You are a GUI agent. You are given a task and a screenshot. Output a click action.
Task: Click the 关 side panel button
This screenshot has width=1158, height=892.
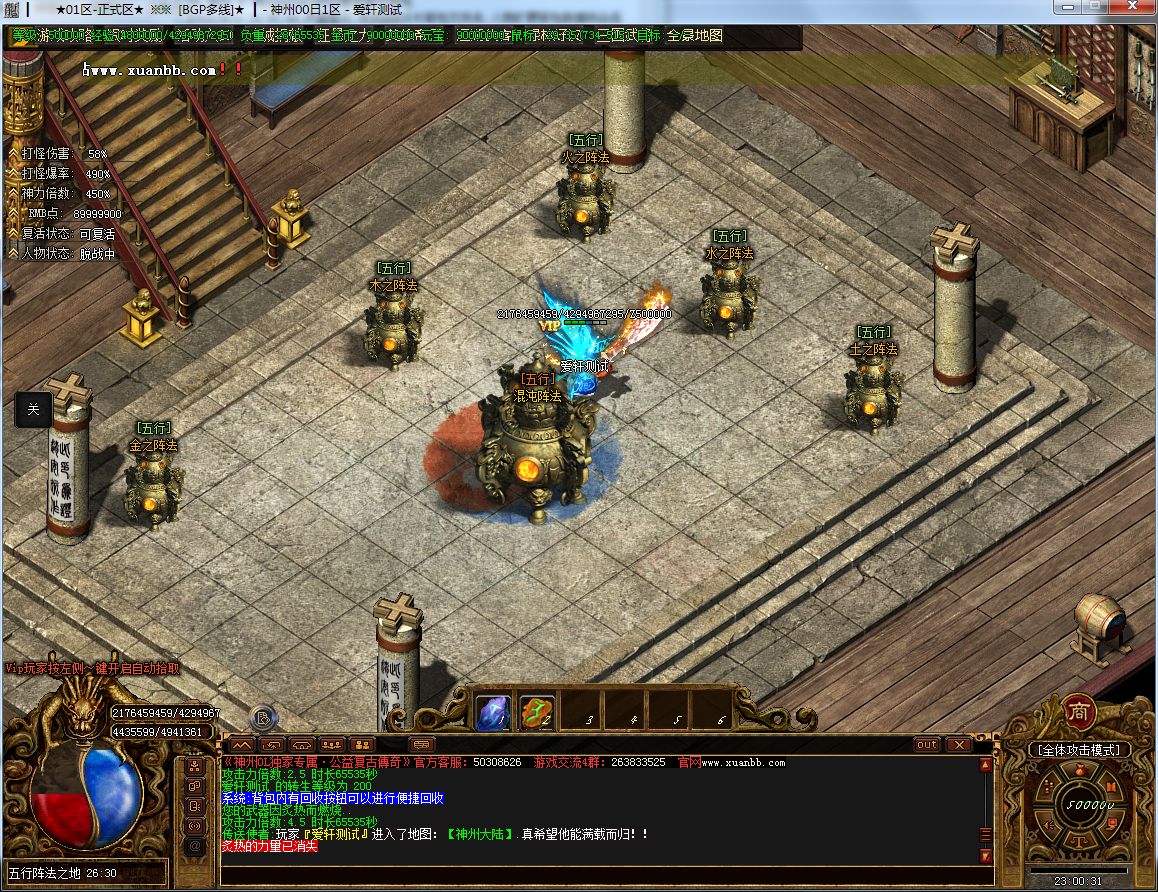(x=33, y=409)
